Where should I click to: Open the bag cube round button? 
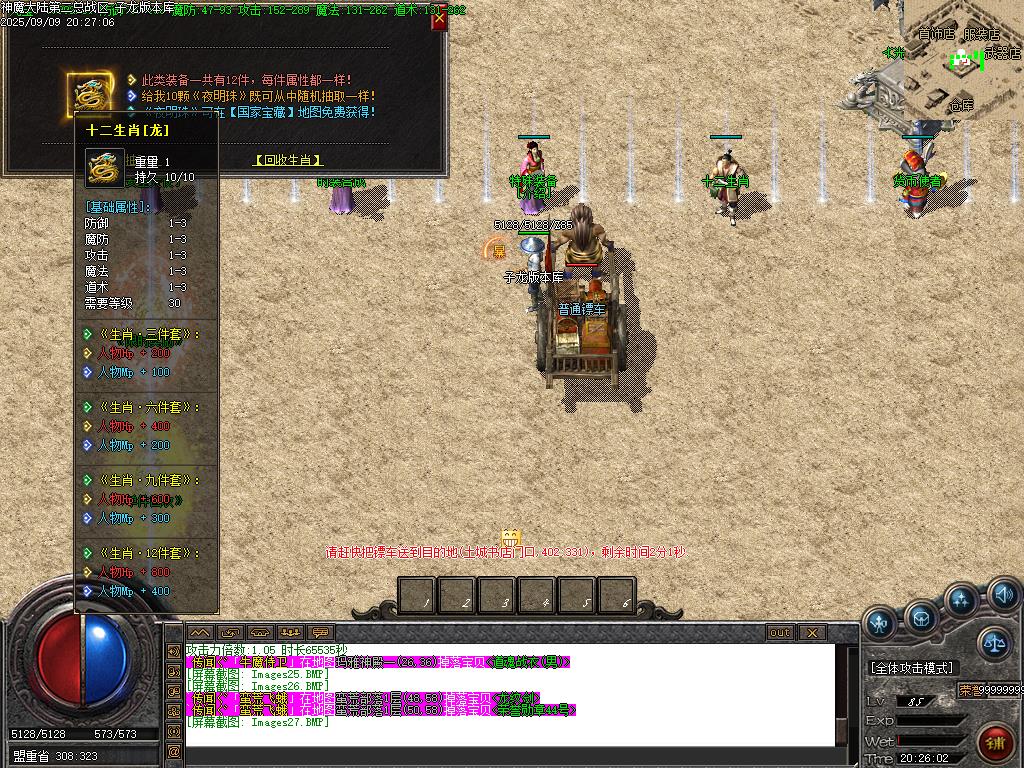[x=920, y=618]
